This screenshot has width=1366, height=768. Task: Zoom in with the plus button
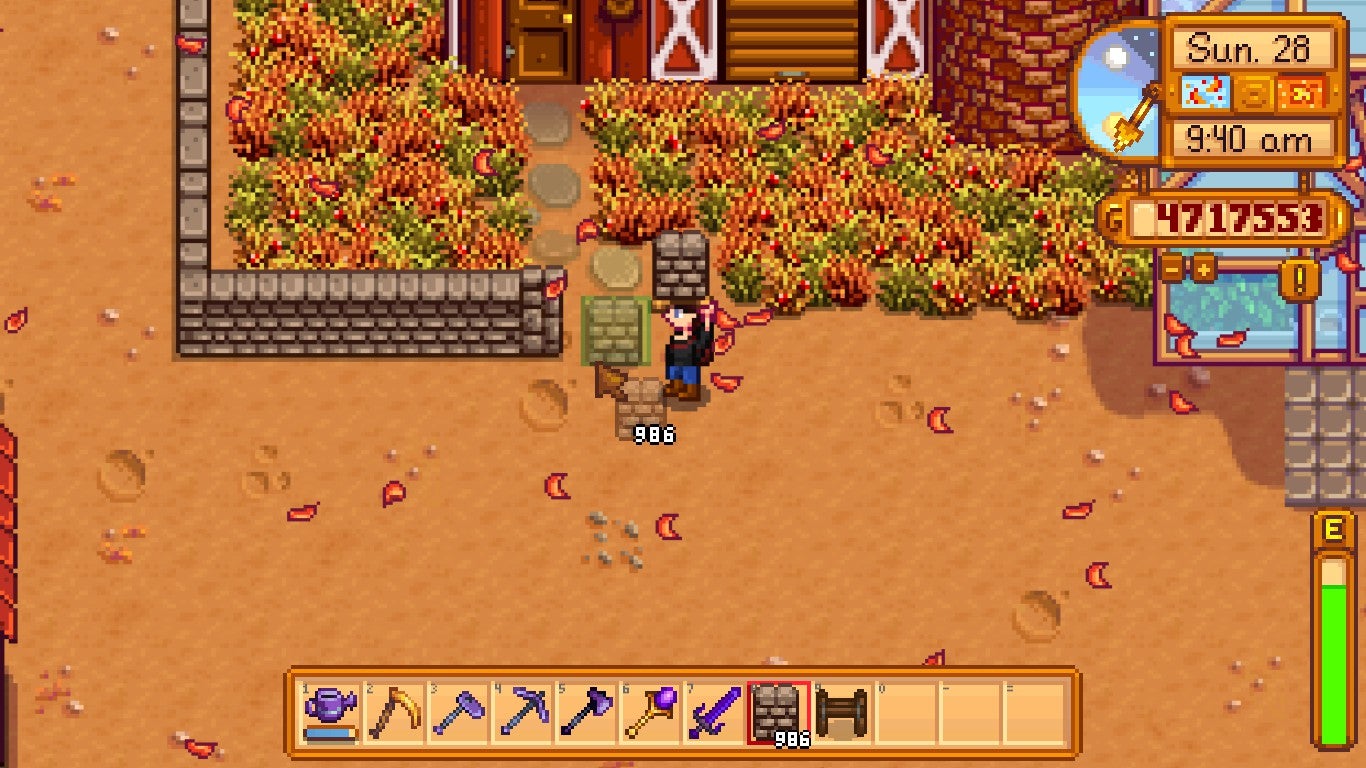pos(1203,268)
